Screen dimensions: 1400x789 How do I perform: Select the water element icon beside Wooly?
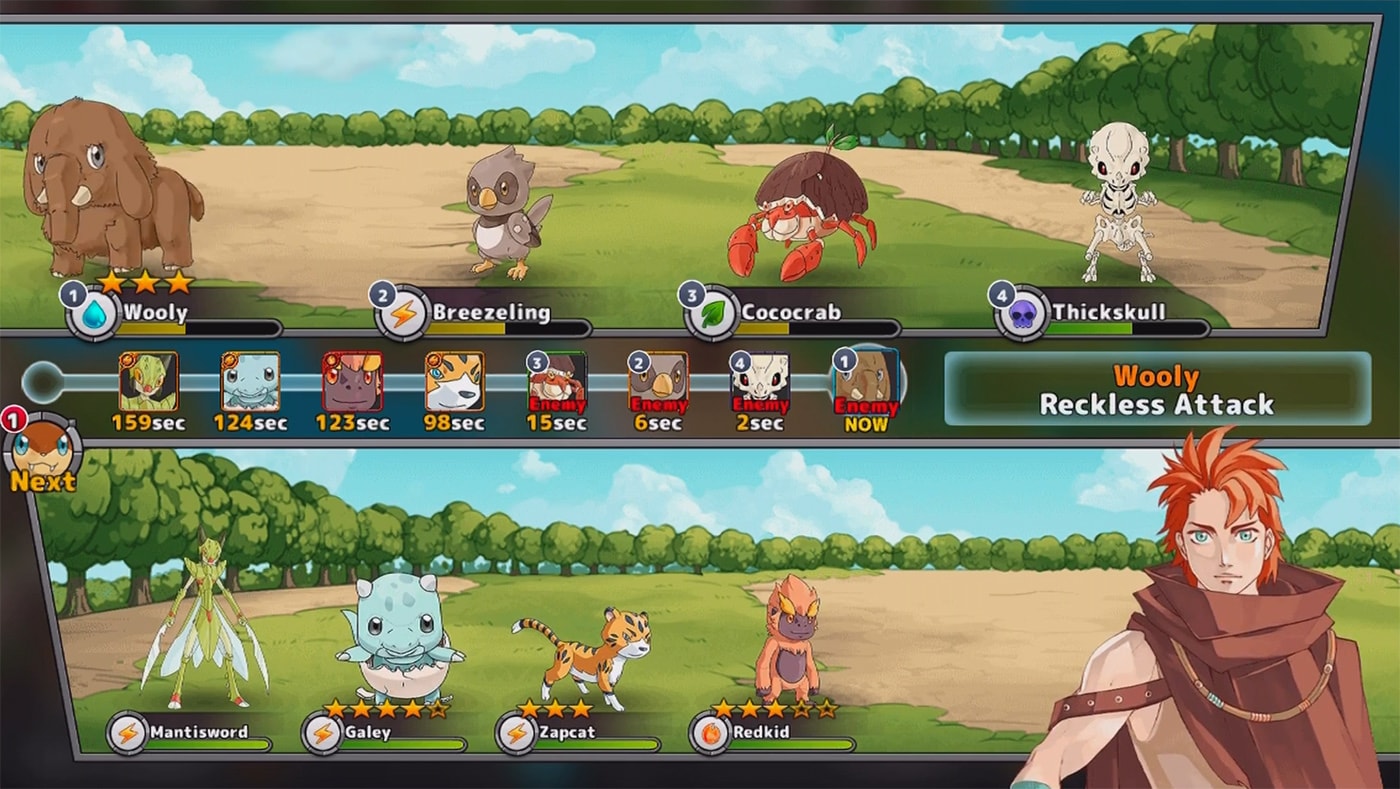click(97, 313)
